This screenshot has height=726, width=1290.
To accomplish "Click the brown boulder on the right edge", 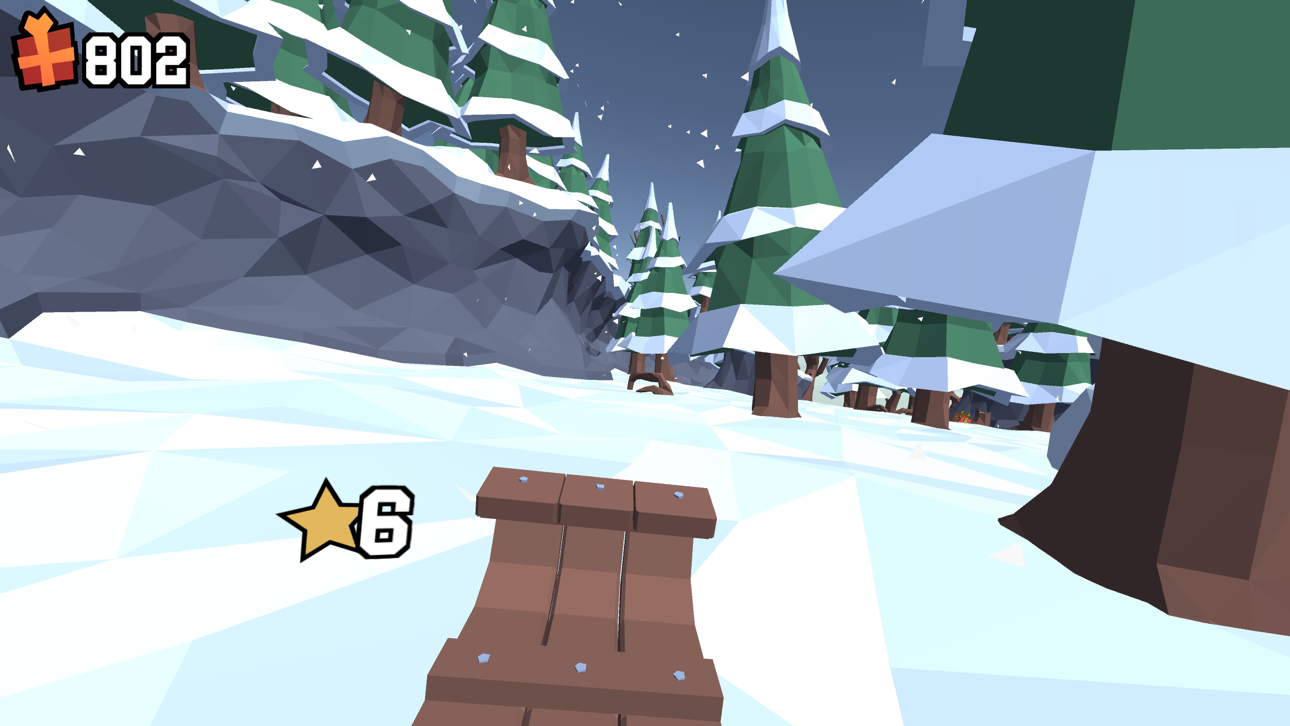I will [1160, 470].
